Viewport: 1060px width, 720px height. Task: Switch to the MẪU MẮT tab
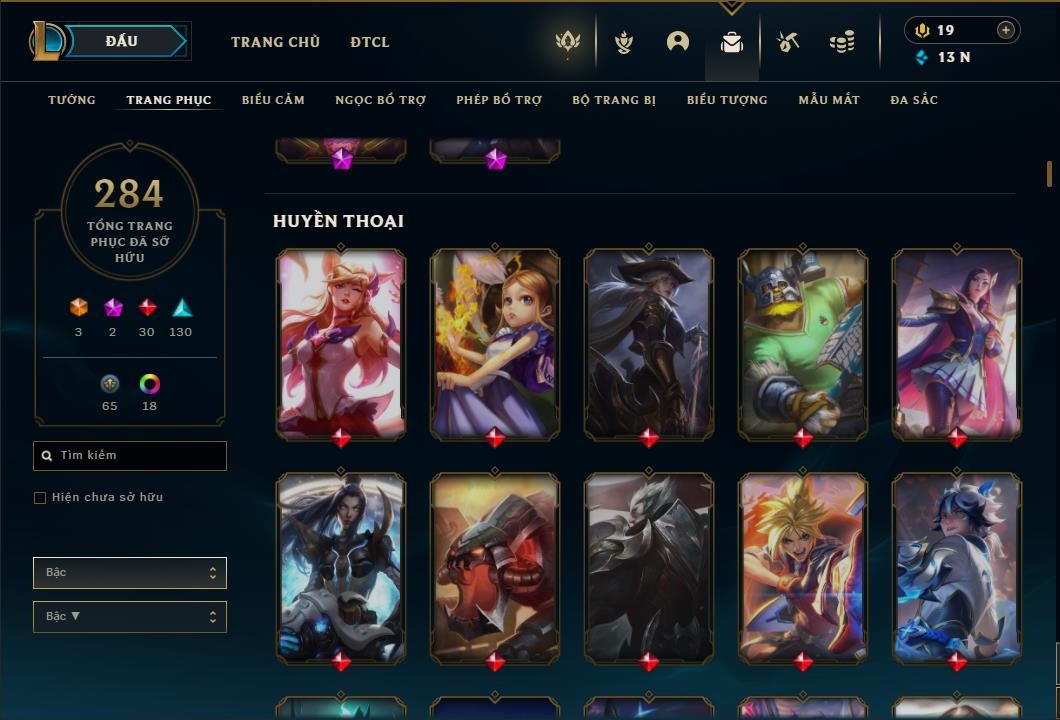point(829,100)
